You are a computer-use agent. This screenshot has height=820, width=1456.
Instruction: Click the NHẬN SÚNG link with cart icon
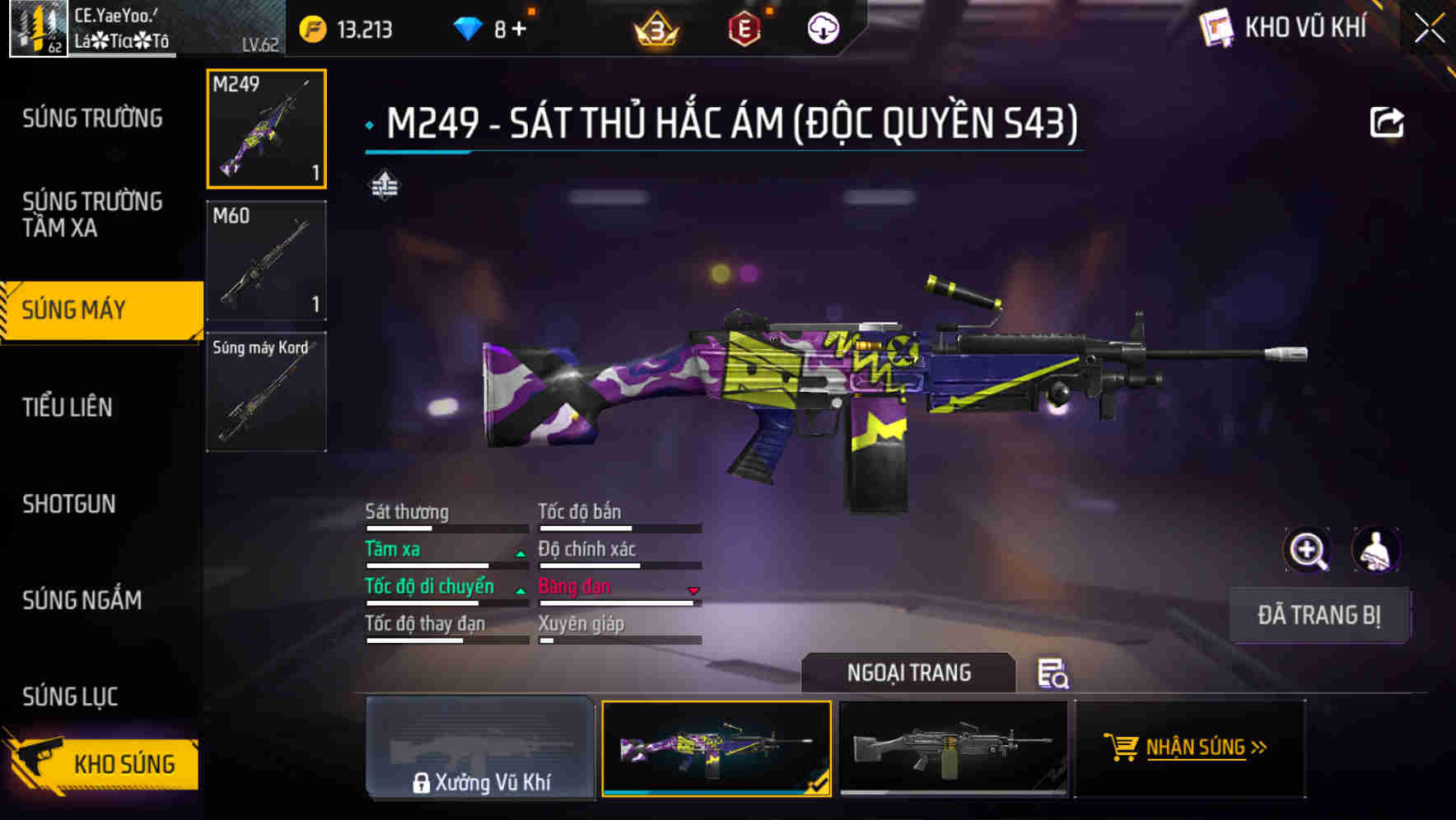[x=1189, y=748]
